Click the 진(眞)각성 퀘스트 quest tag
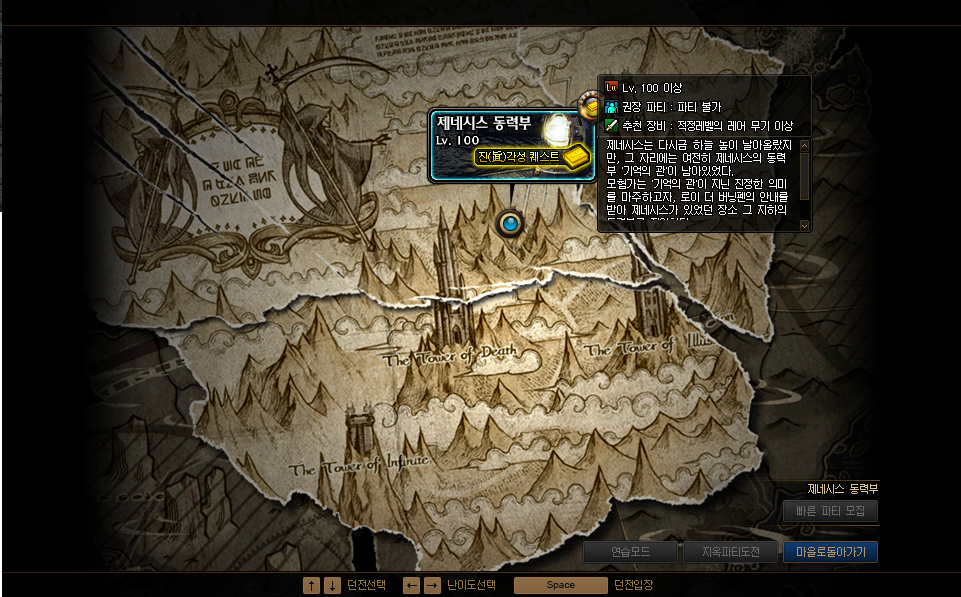The height and width of the screenshot is (597, 961). click(520, 157)
